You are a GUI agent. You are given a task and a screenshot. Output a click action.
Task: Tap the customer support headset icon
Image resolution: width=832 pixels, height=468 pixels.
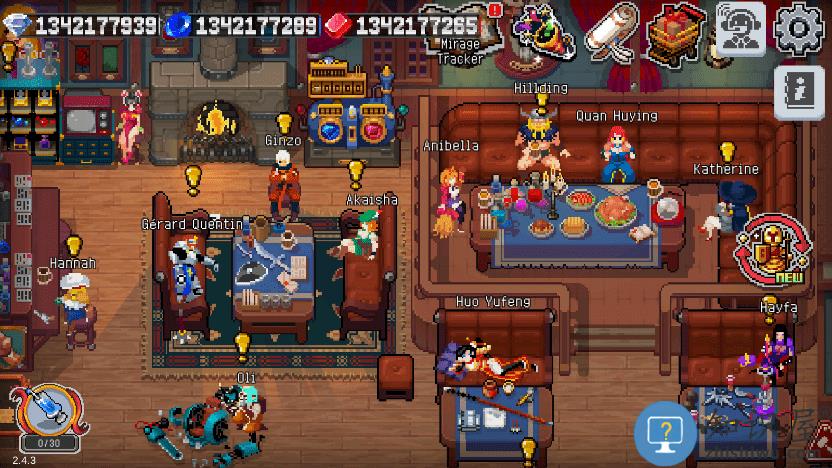pyautogui.click(x=741, y=28)
